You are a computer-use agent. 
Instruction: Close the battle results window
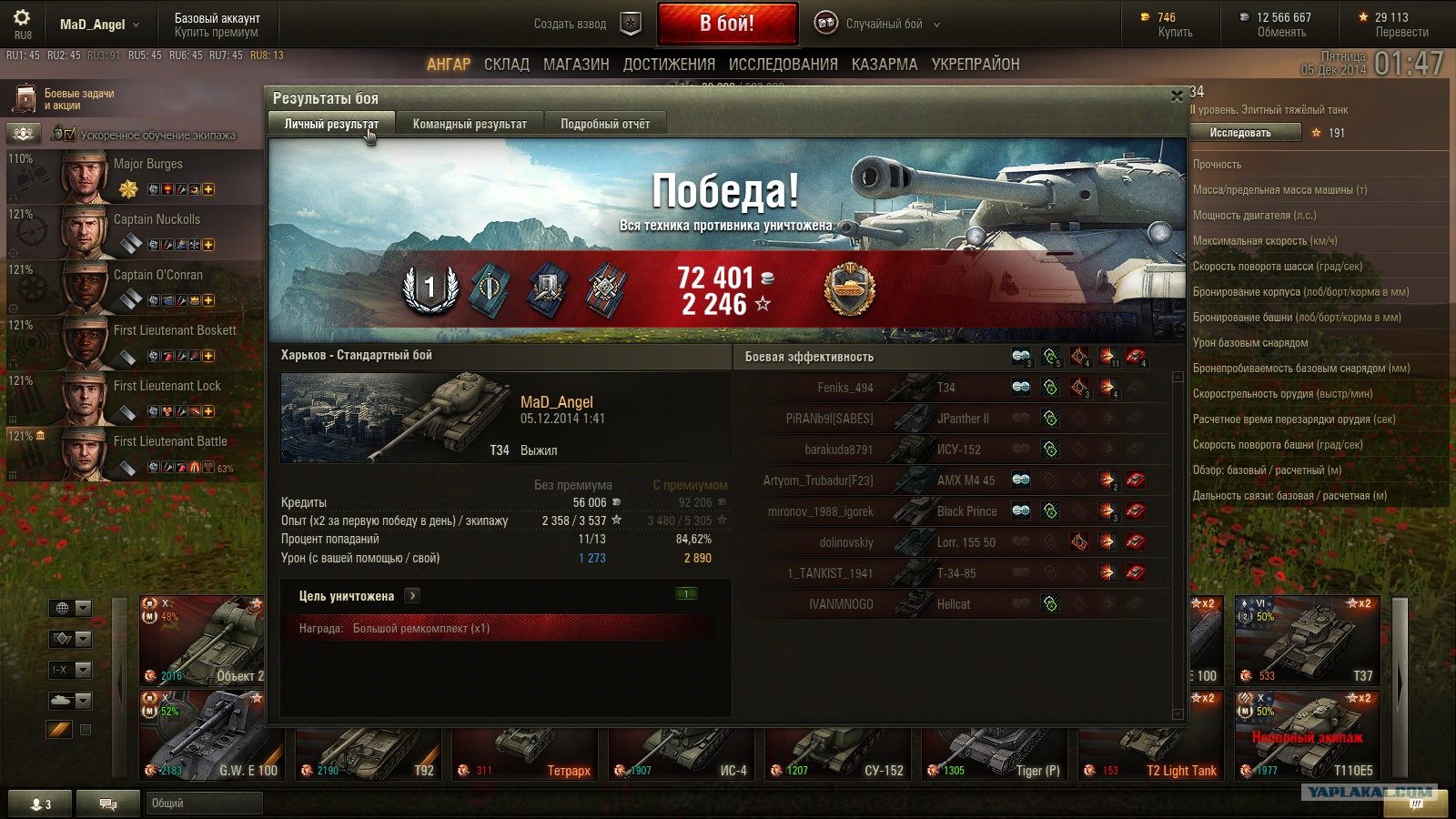[x=1177, y=96]
